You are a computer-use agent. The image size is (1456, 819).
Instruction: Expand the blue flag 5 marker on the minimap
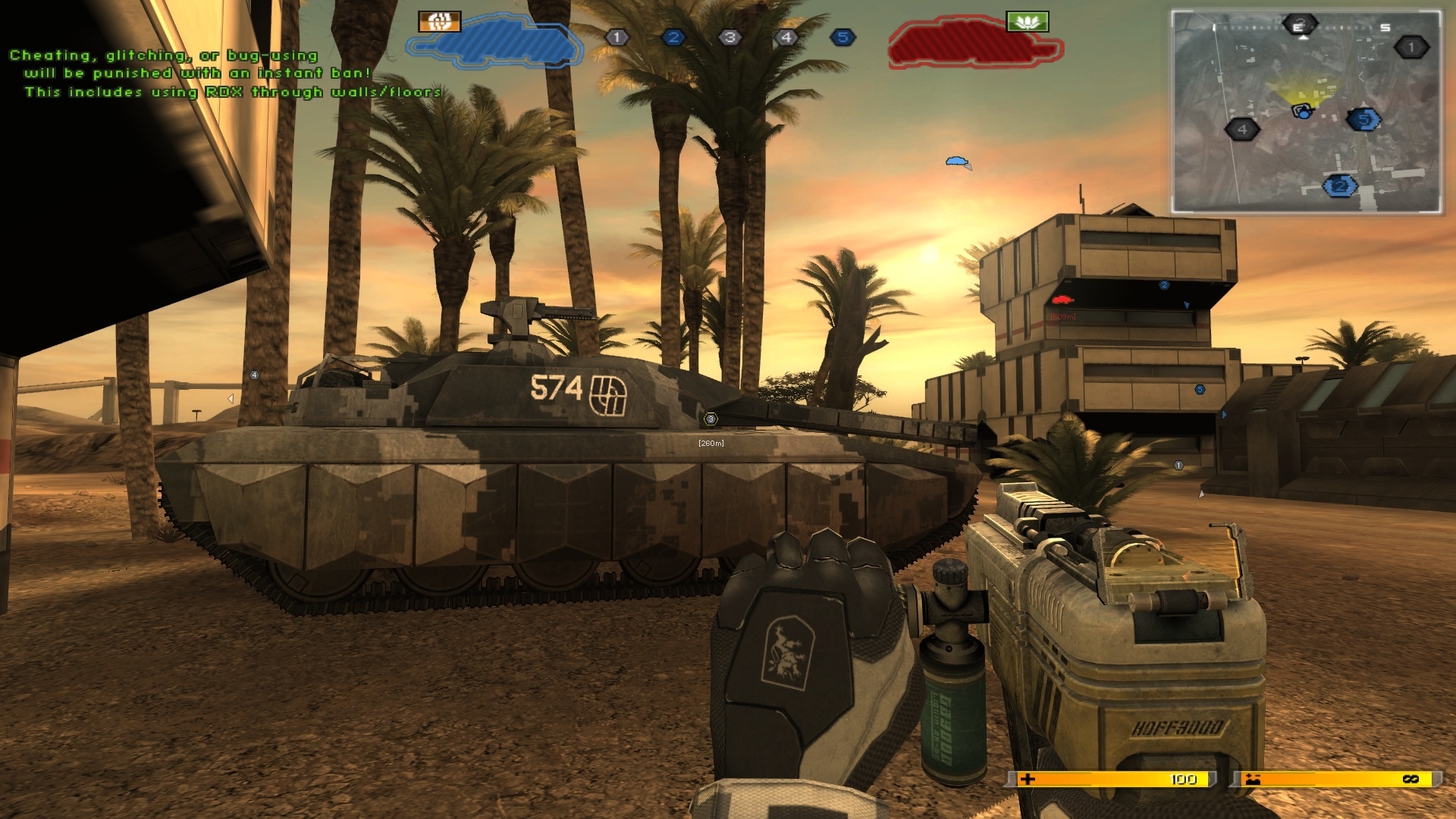click(1363, 118)
